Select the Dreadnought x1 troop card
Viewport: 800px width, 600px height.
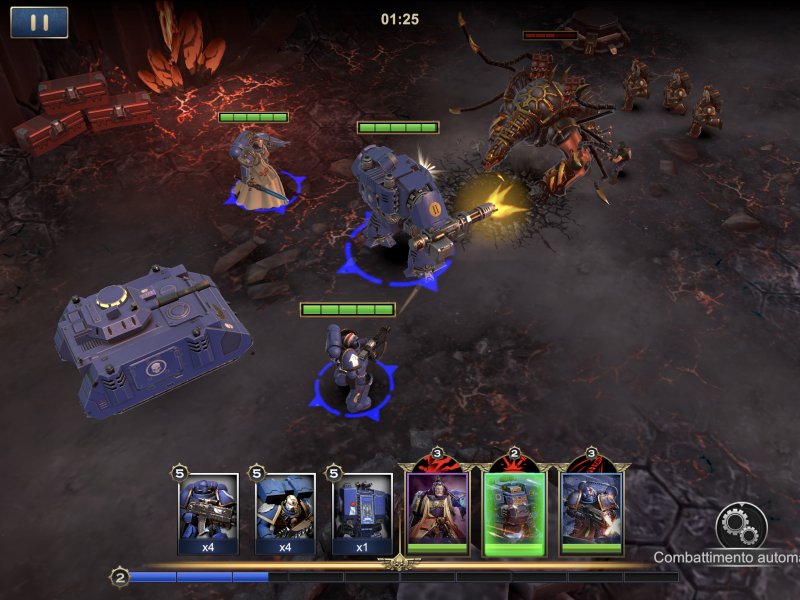coord(362,513)
